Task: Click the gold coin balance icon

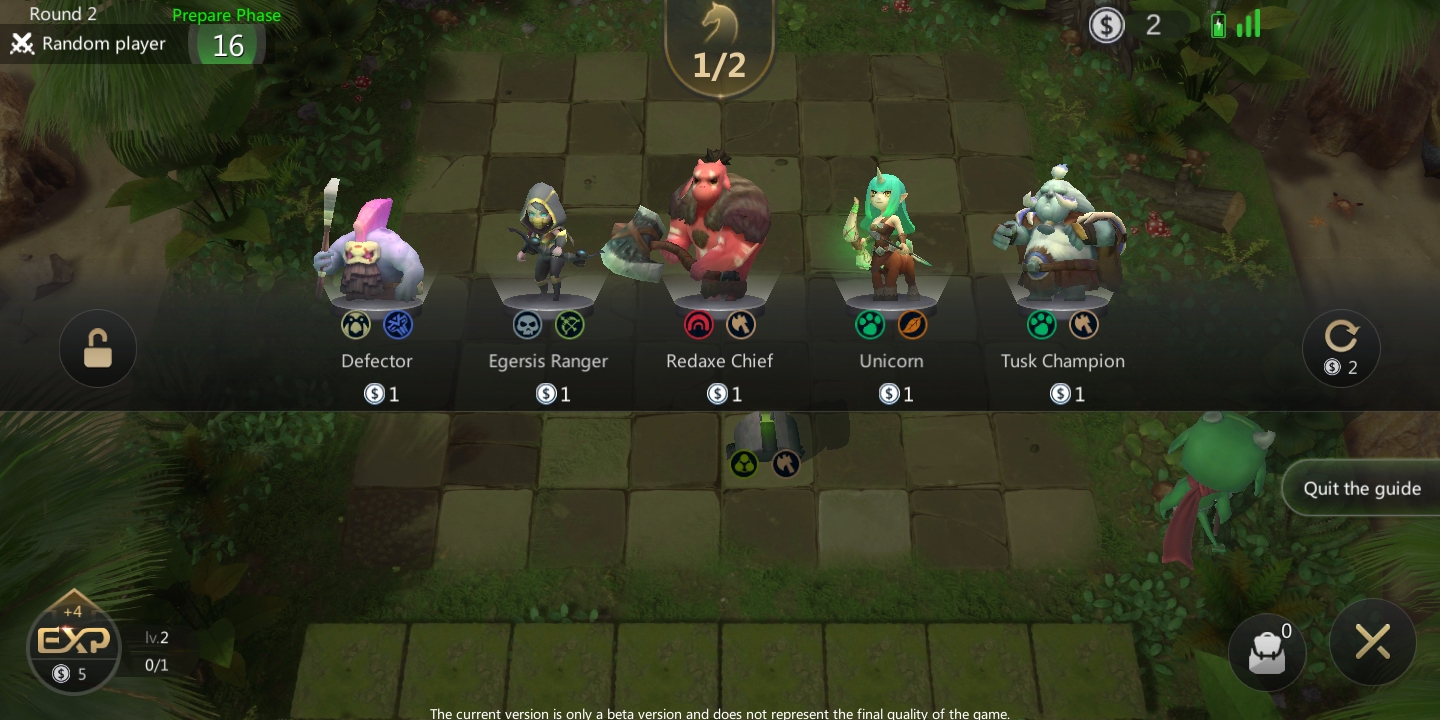Action: (1106, 24)
